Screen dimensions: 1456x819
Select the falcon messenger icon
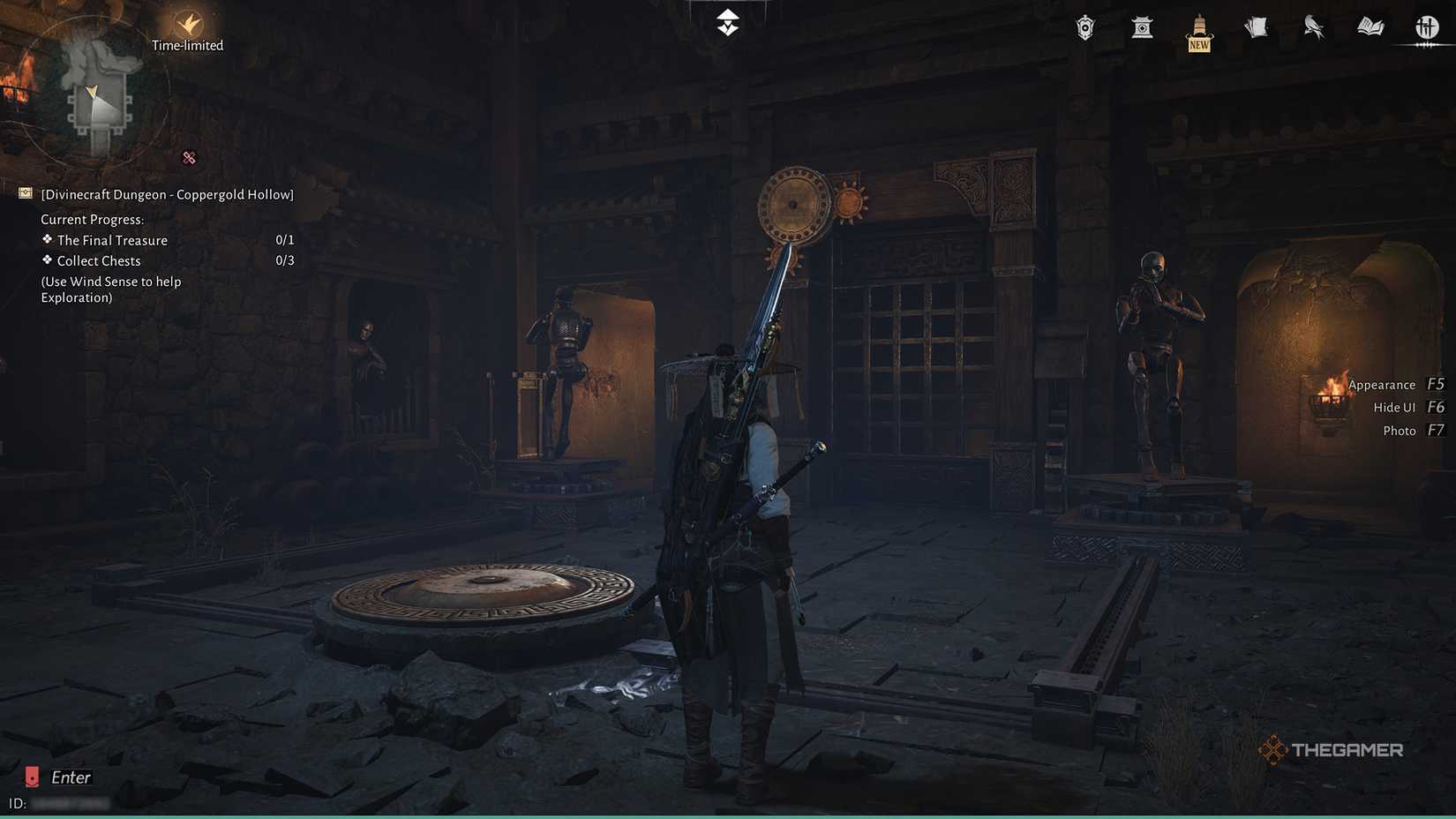[x=1313, y=27]
